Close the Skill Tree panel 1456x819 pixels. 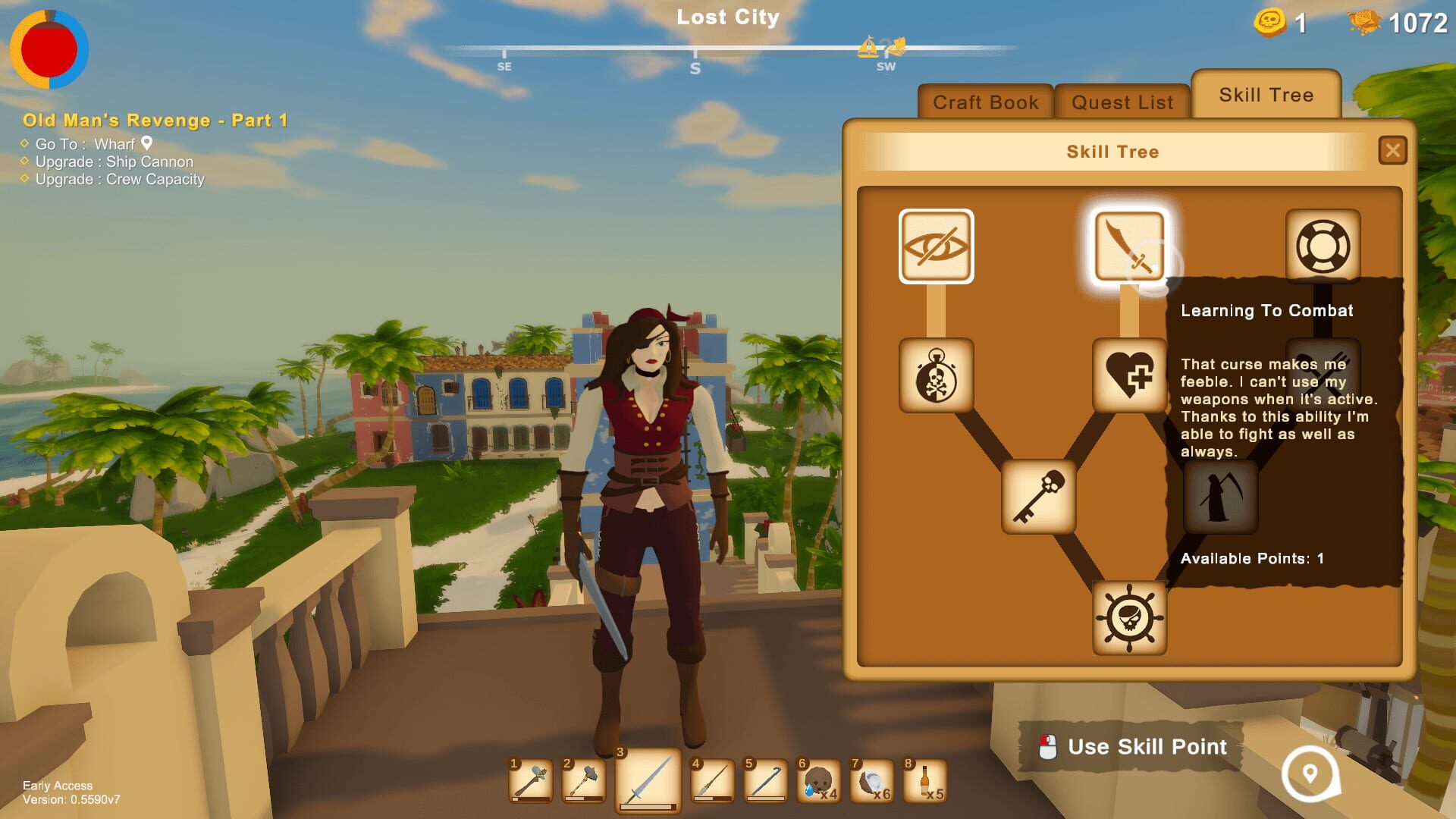[x=1392, y=150]
